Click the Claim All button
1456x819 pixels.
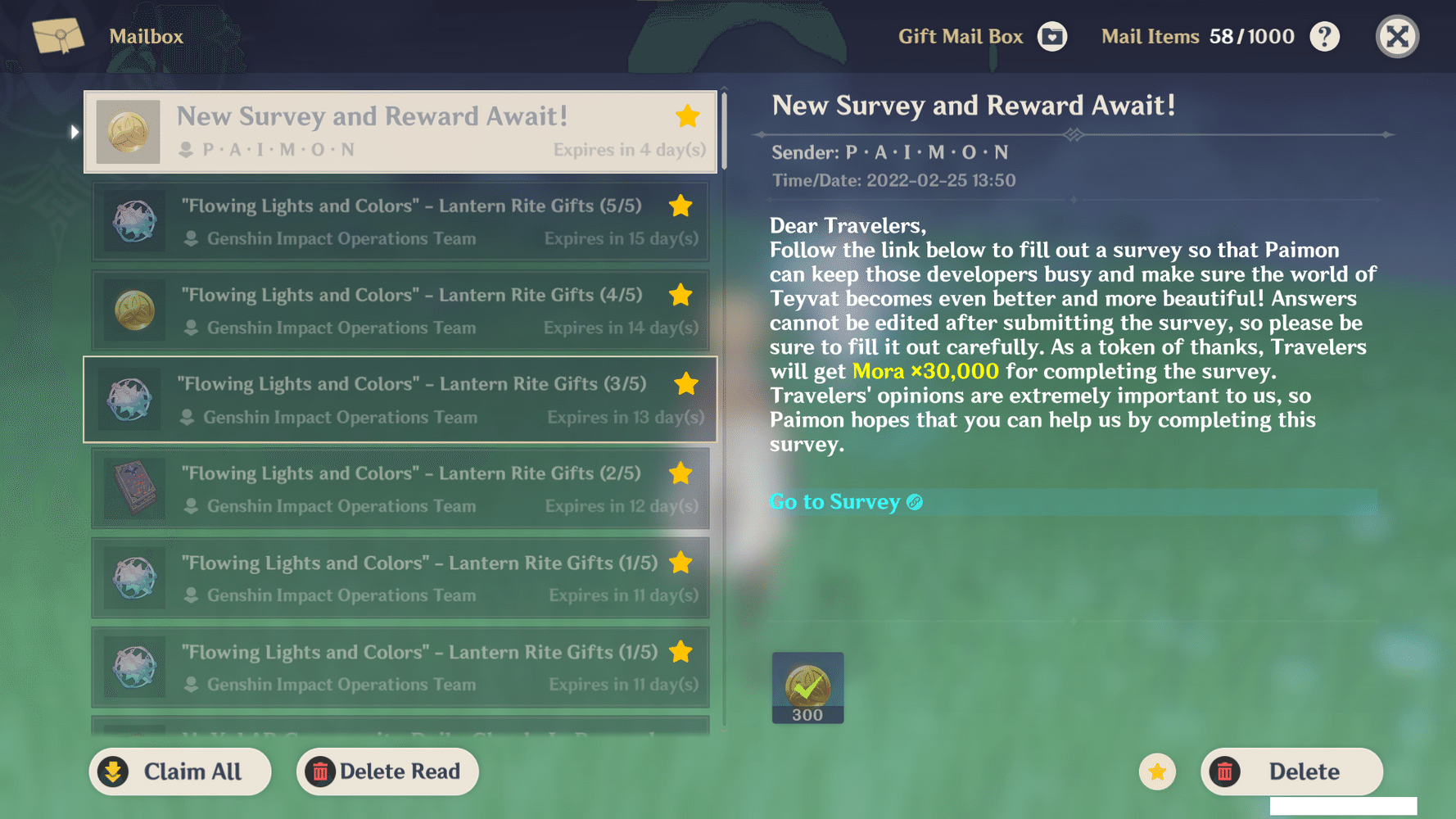[x=180, y=771]
